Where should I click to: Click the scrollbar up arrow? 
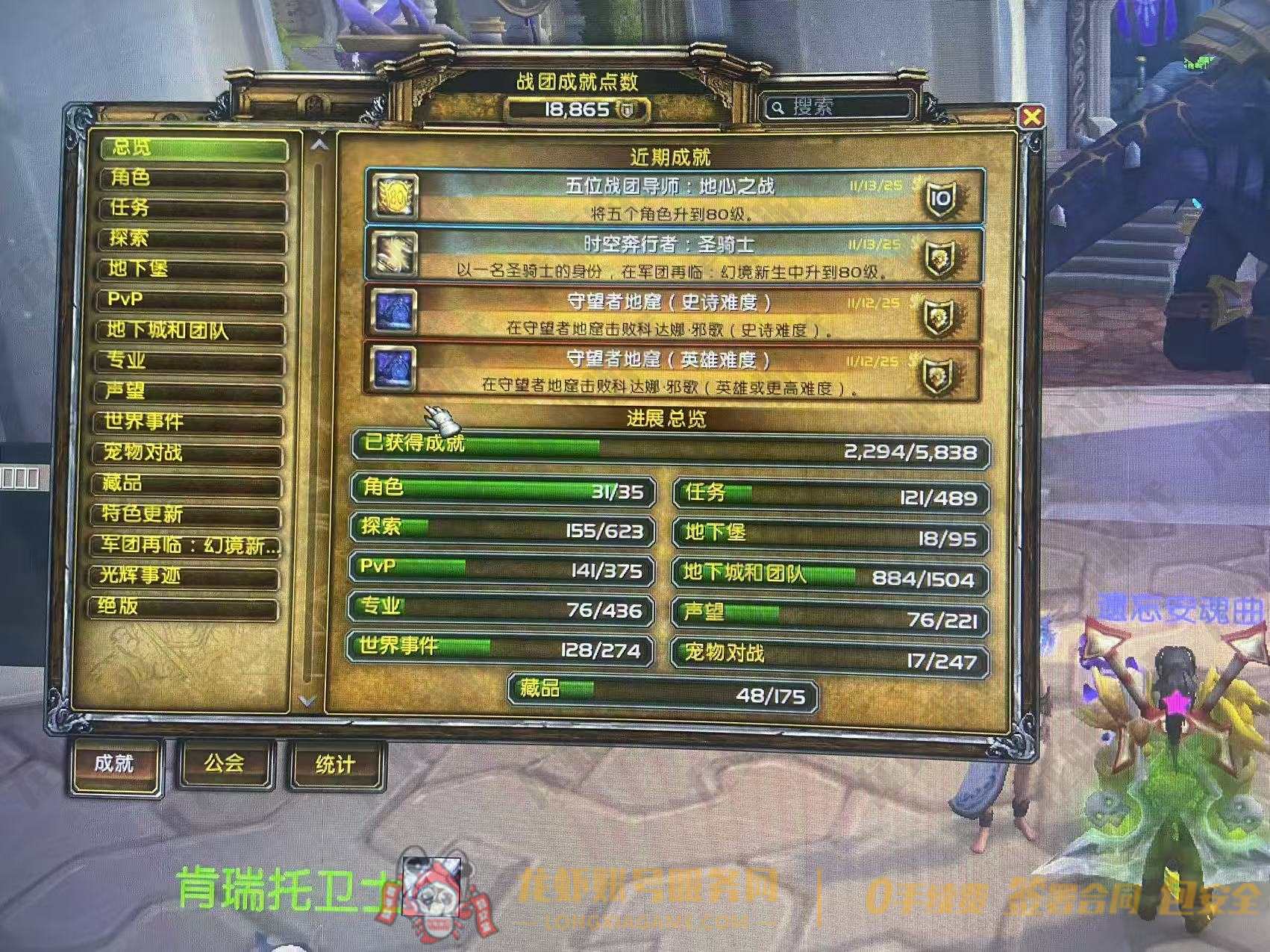321,147
